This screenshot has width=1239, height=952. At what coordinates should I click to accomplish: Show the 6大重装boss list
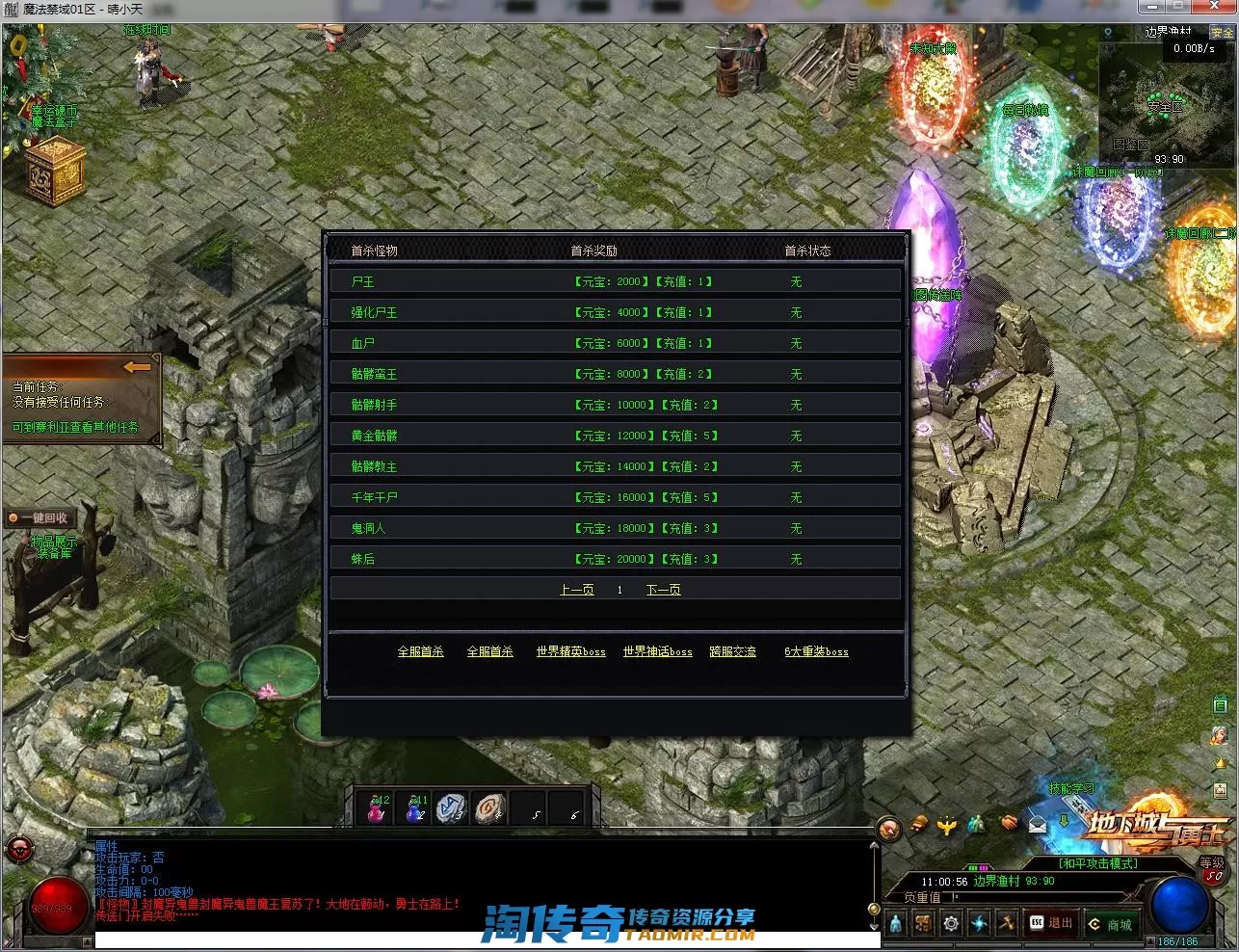point(816,652)
